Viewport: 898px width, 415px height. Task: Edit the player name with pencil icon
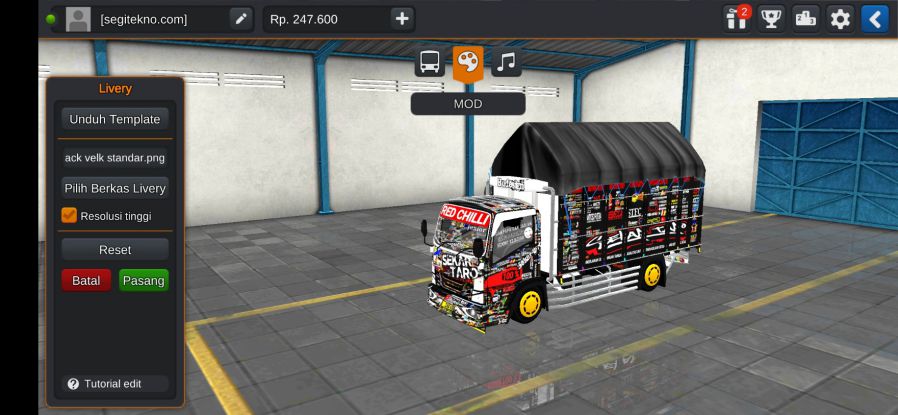(x=241, y=18)
